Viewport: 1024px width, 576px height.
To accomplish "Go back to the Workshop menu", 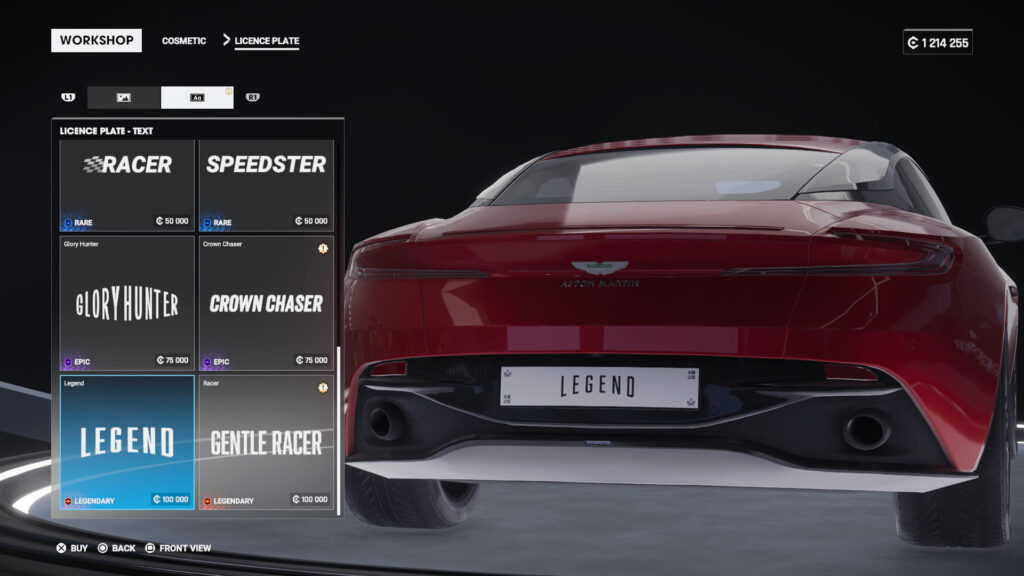I will 96,41.
